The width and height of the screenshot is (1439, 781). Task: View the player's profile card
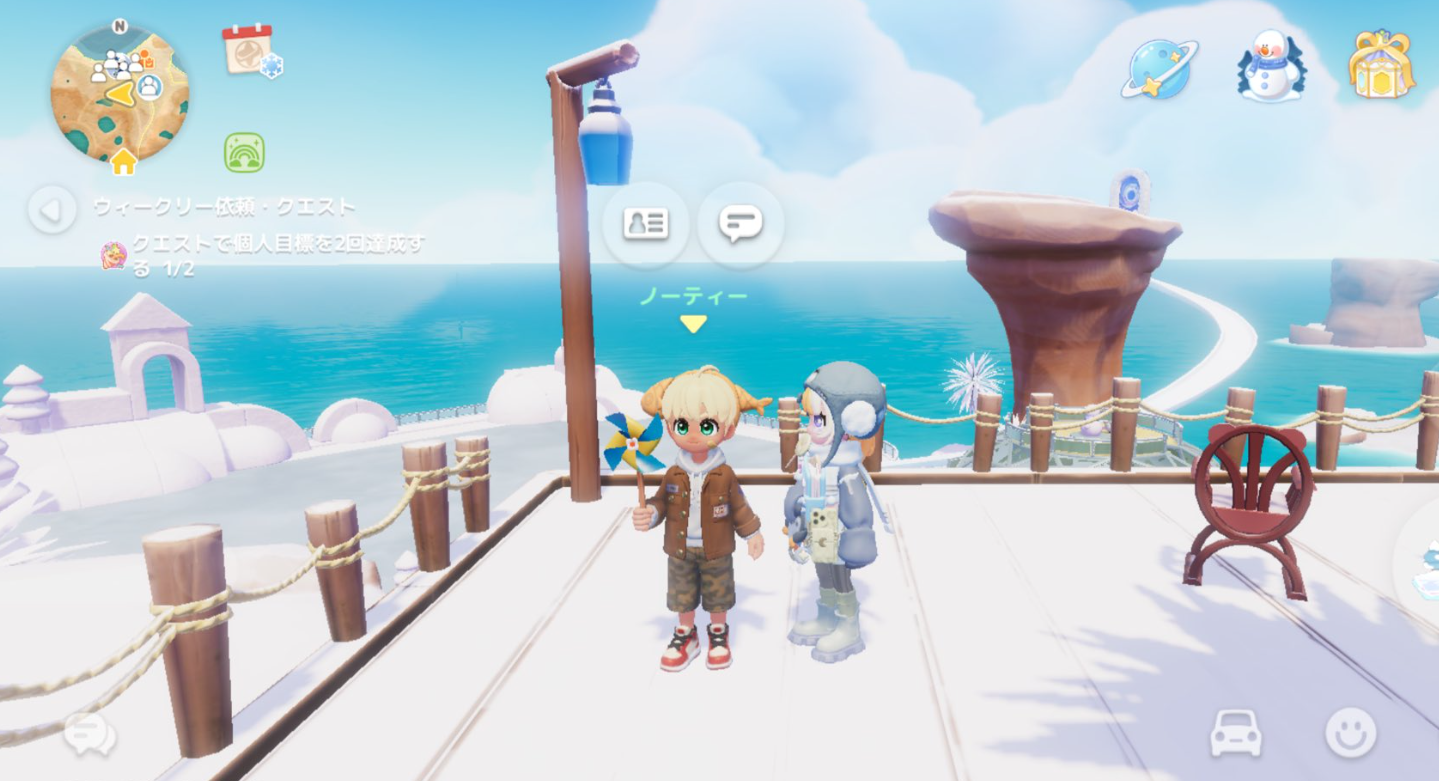645,224
